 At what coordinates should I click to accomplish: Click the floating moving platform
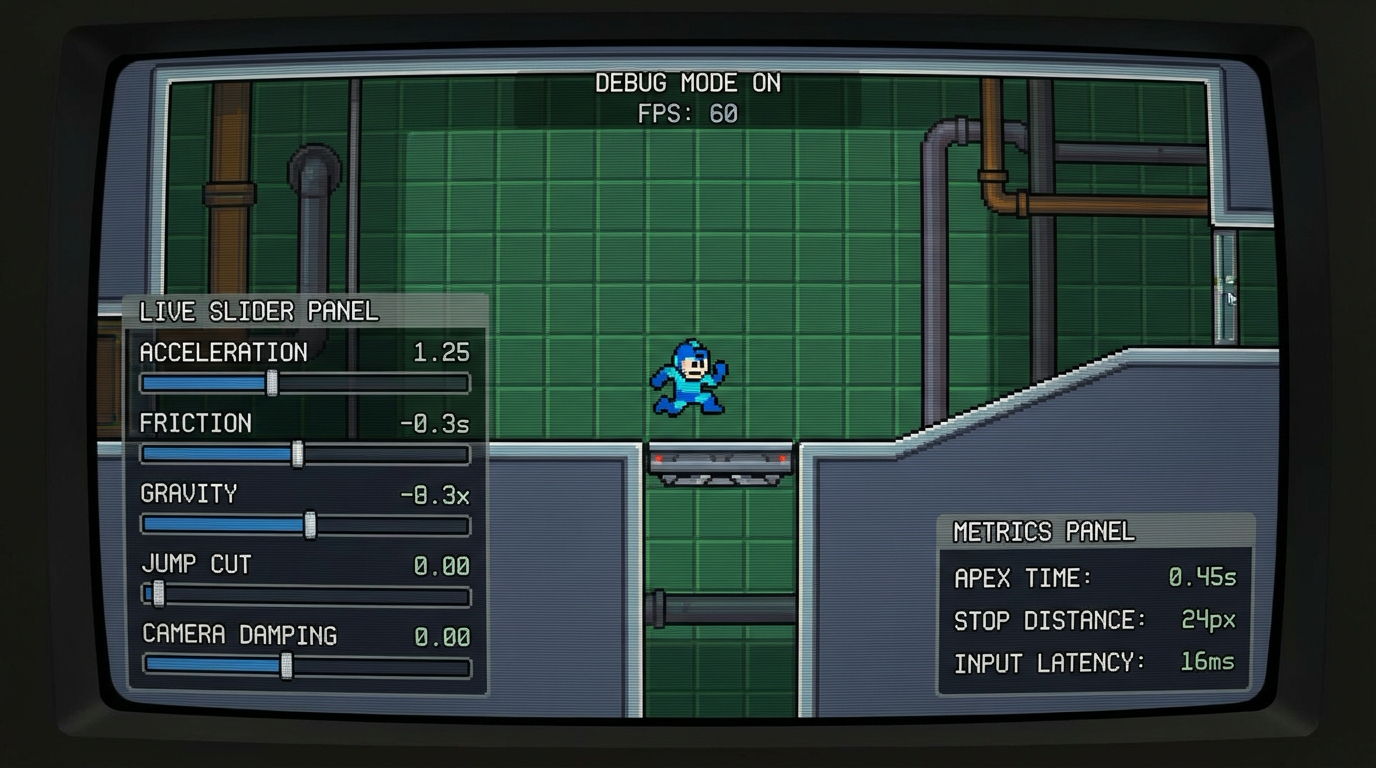click(x=722, y=462)
